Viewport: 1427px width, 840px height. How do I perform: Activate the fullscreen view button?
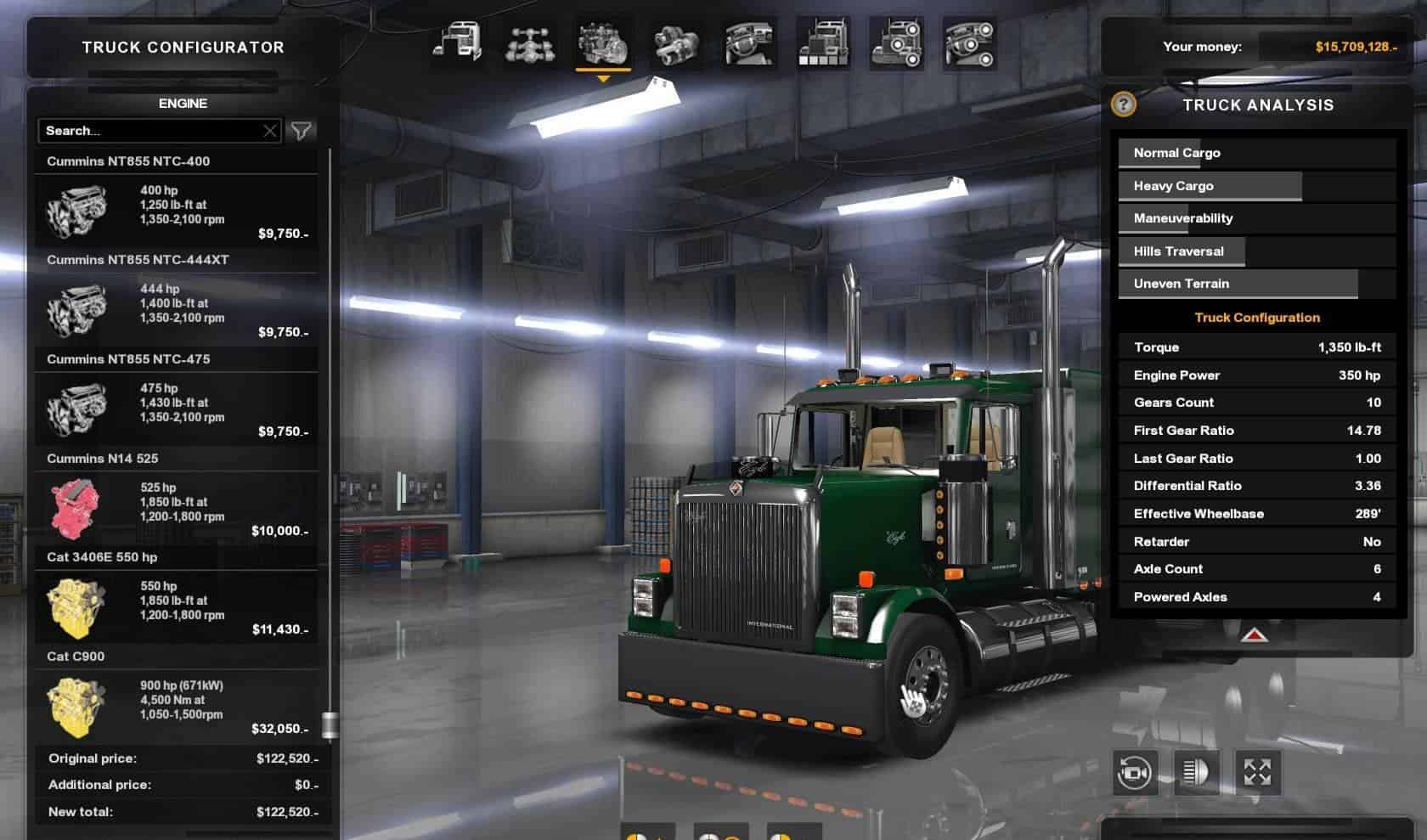point(1257,773)
